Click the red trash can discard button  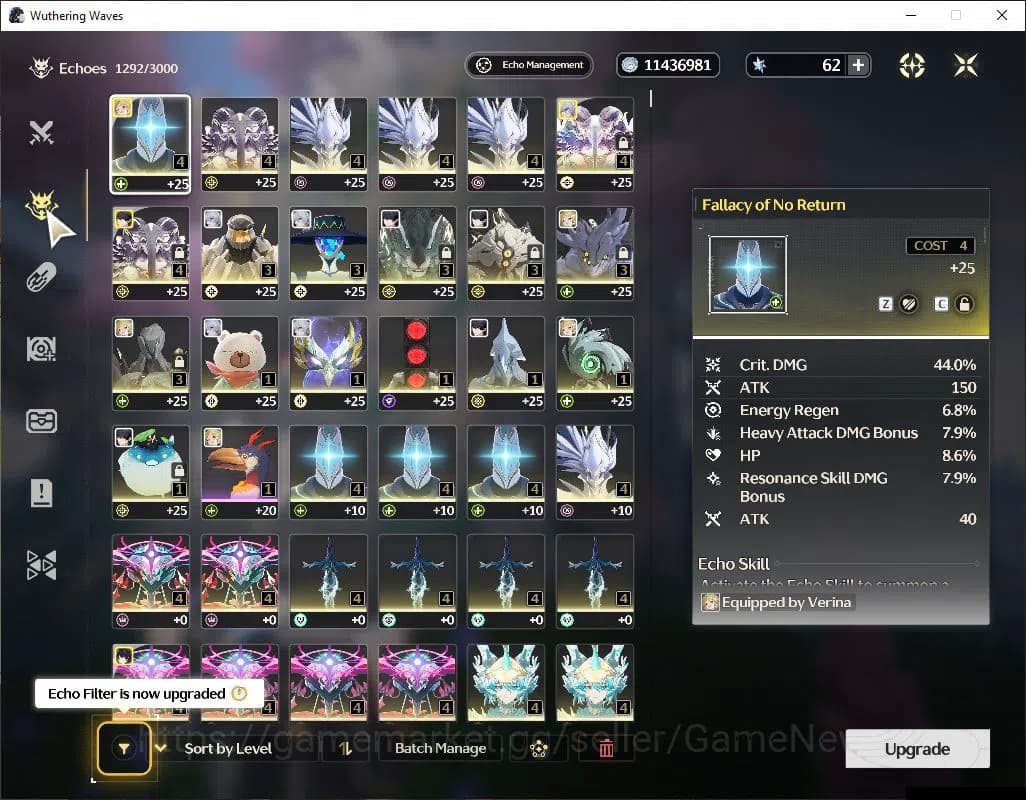point(606,748)
